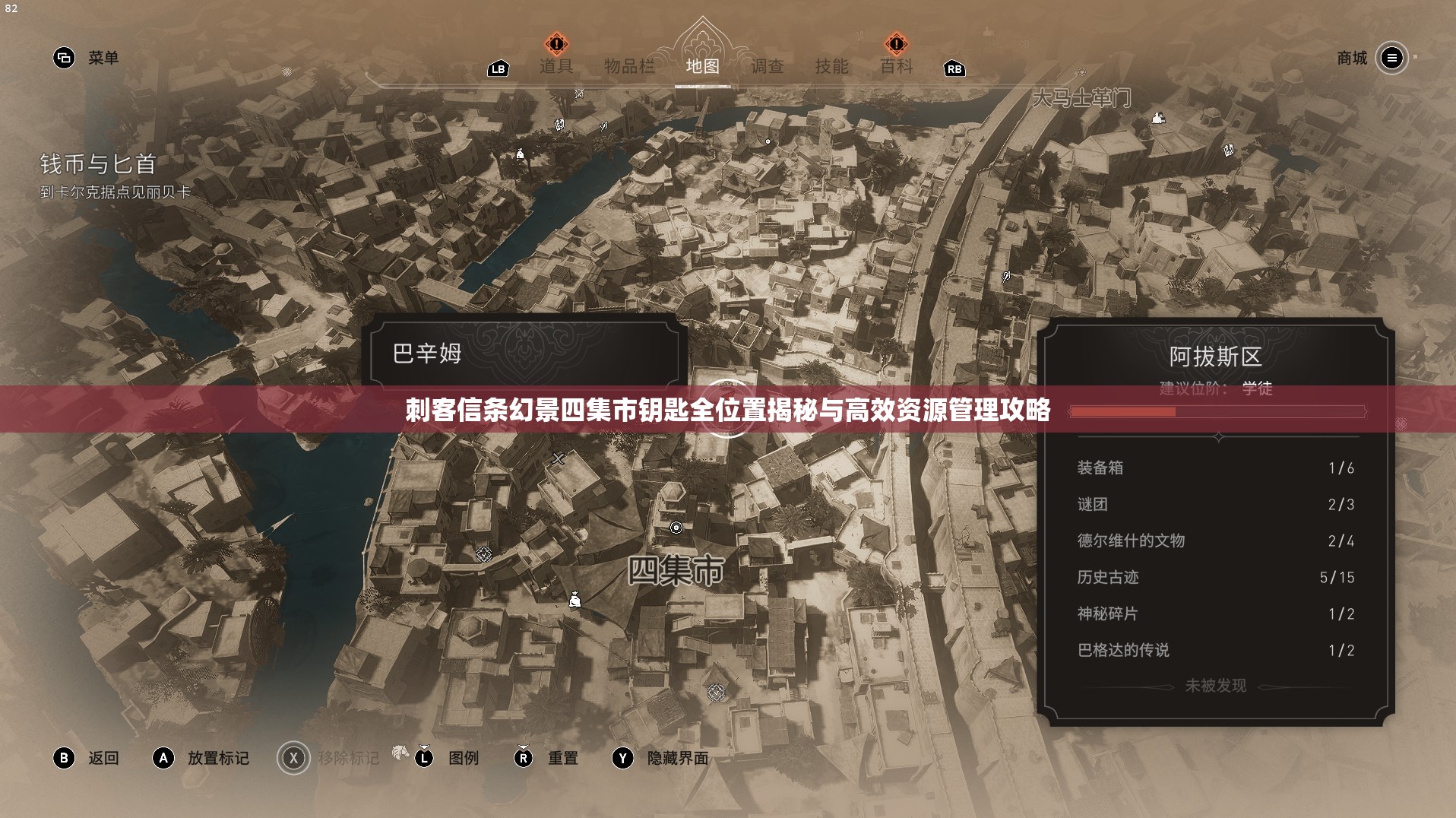Switch to the 技能 tab
The height and width of the screenshot is (818, 1456).
[x=831, y=66]
